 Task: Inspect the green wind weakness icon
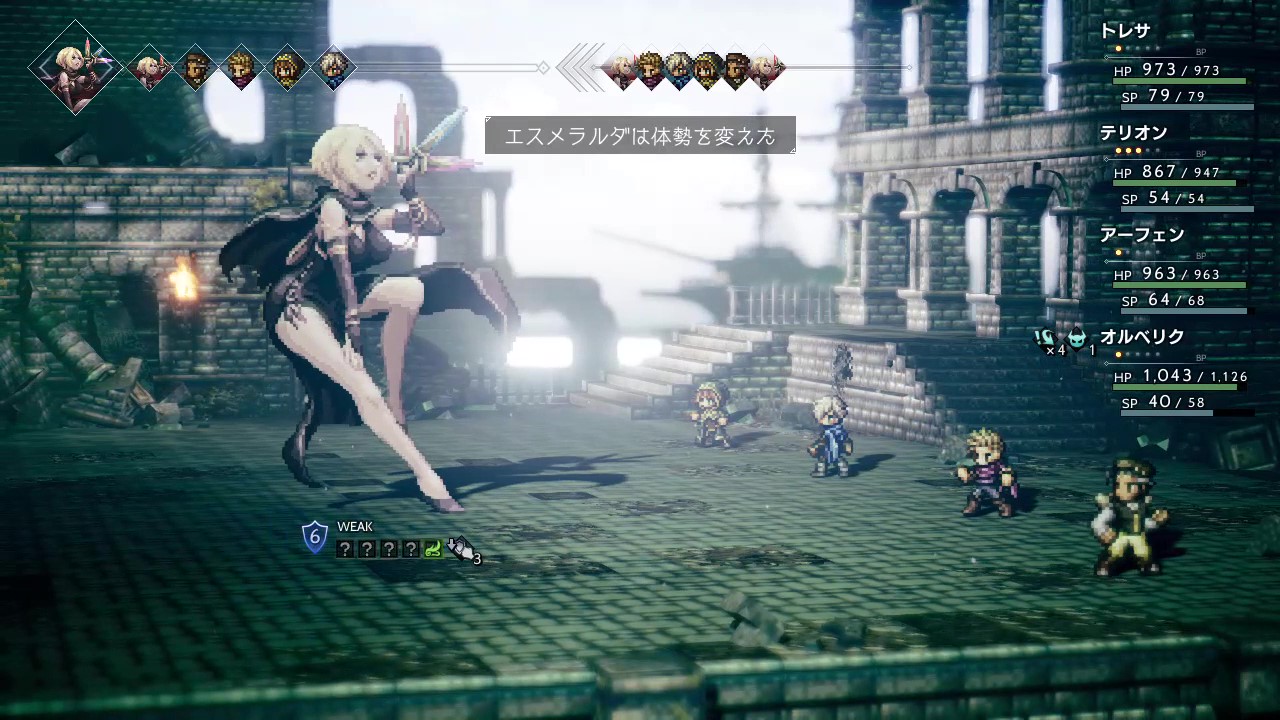tap(433, 548)
